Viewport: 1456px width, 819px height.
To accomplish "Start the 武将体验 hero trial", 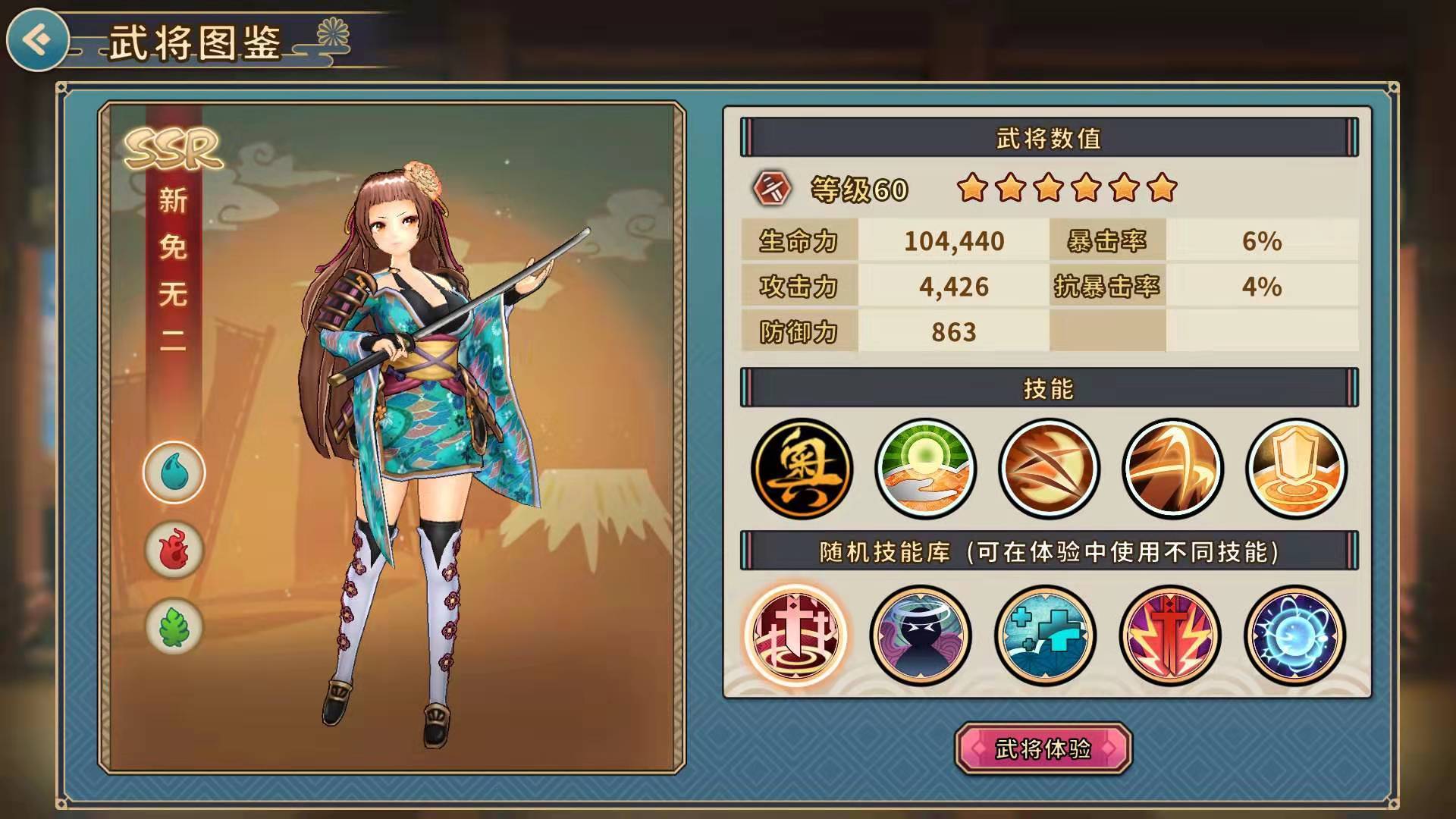I will tap(1043, 749).
